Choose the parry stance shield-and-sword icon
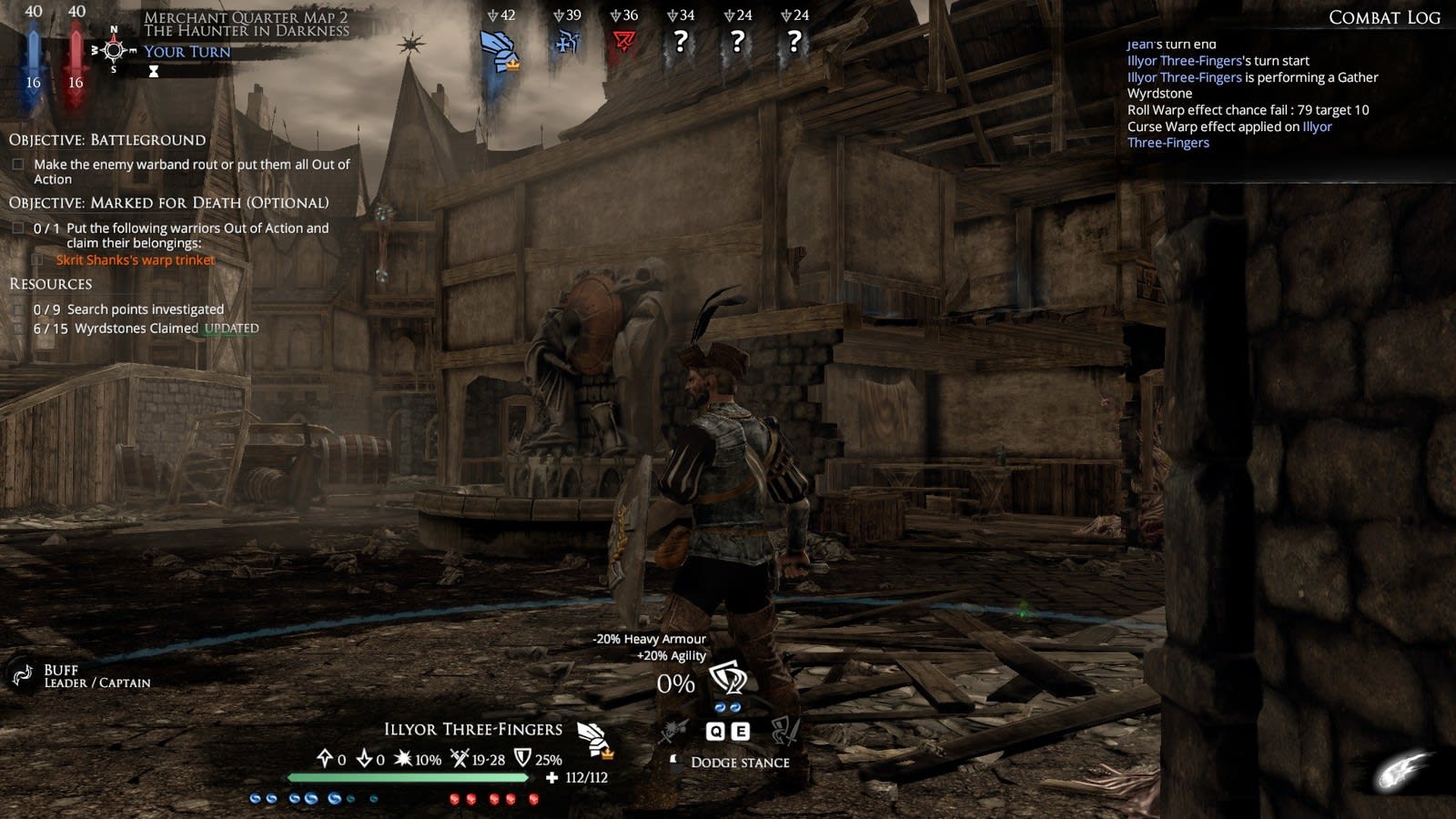Screen dimensions: 1456x819 (784, 731)
